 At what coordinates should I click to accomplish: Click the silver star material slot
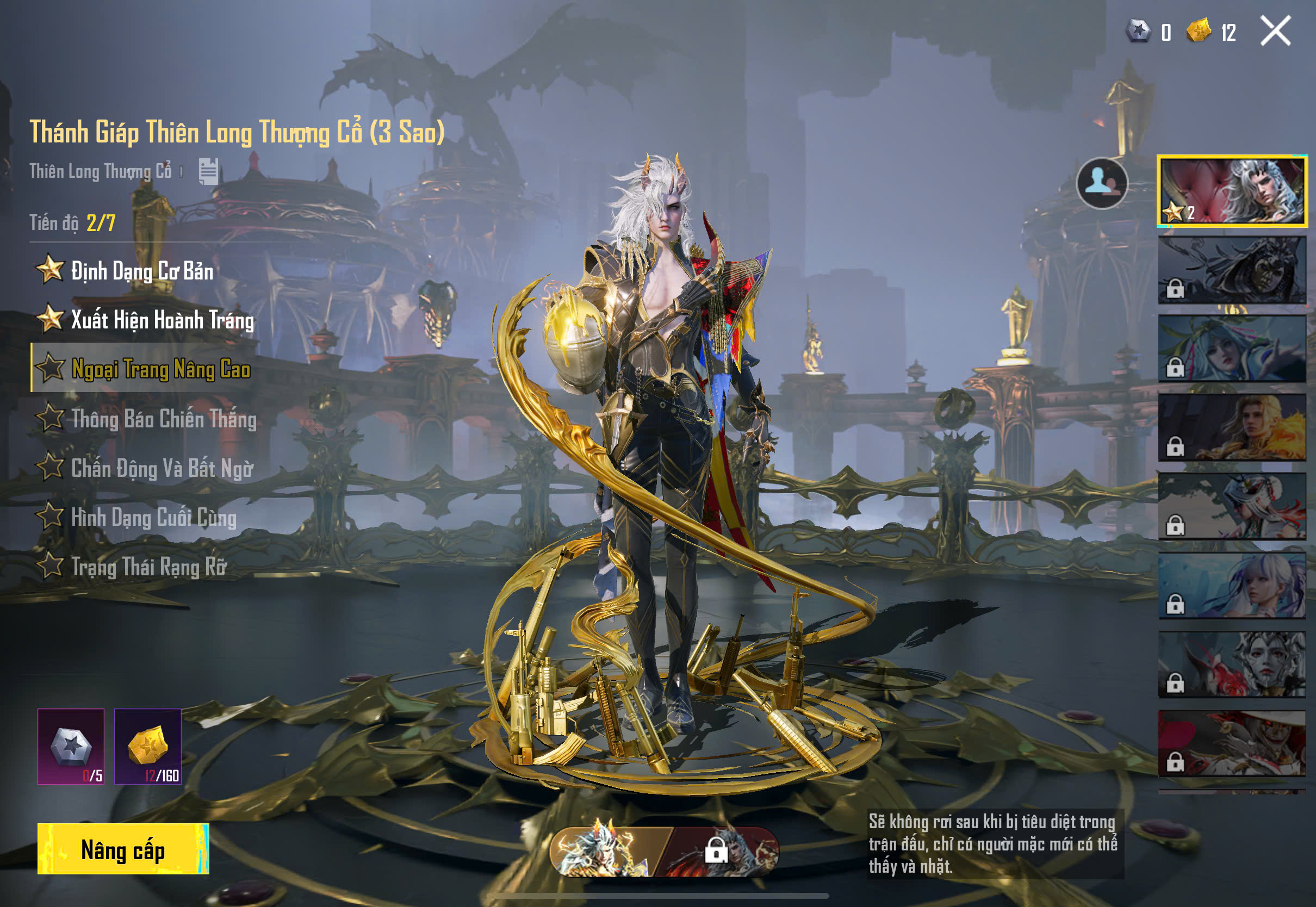(x=71, y=746)
